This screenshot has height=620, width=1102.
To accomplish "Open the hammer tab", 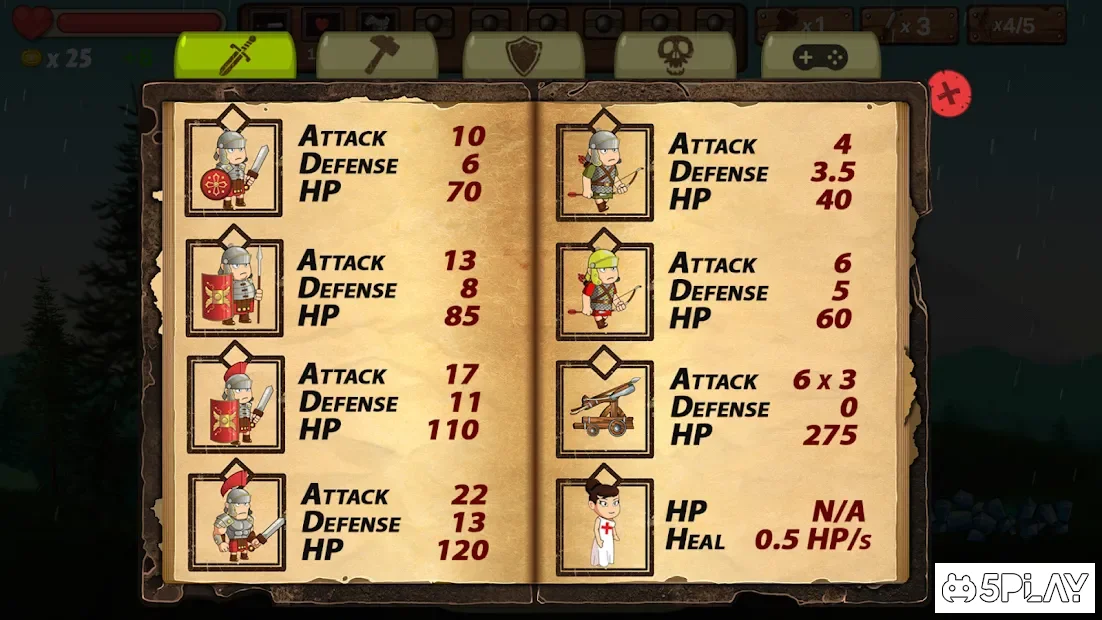I will (377, 56).
